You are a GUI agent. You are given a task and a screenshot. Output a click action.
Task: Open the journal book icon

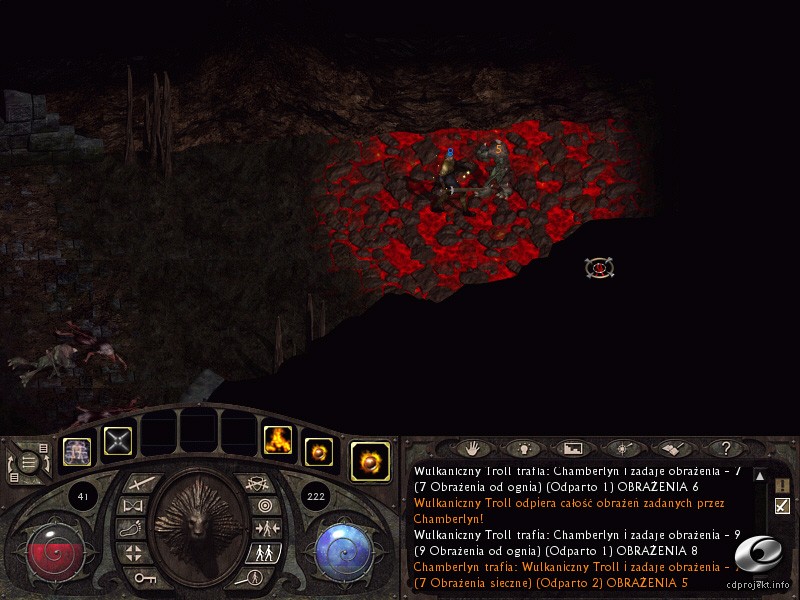(673, 449)
